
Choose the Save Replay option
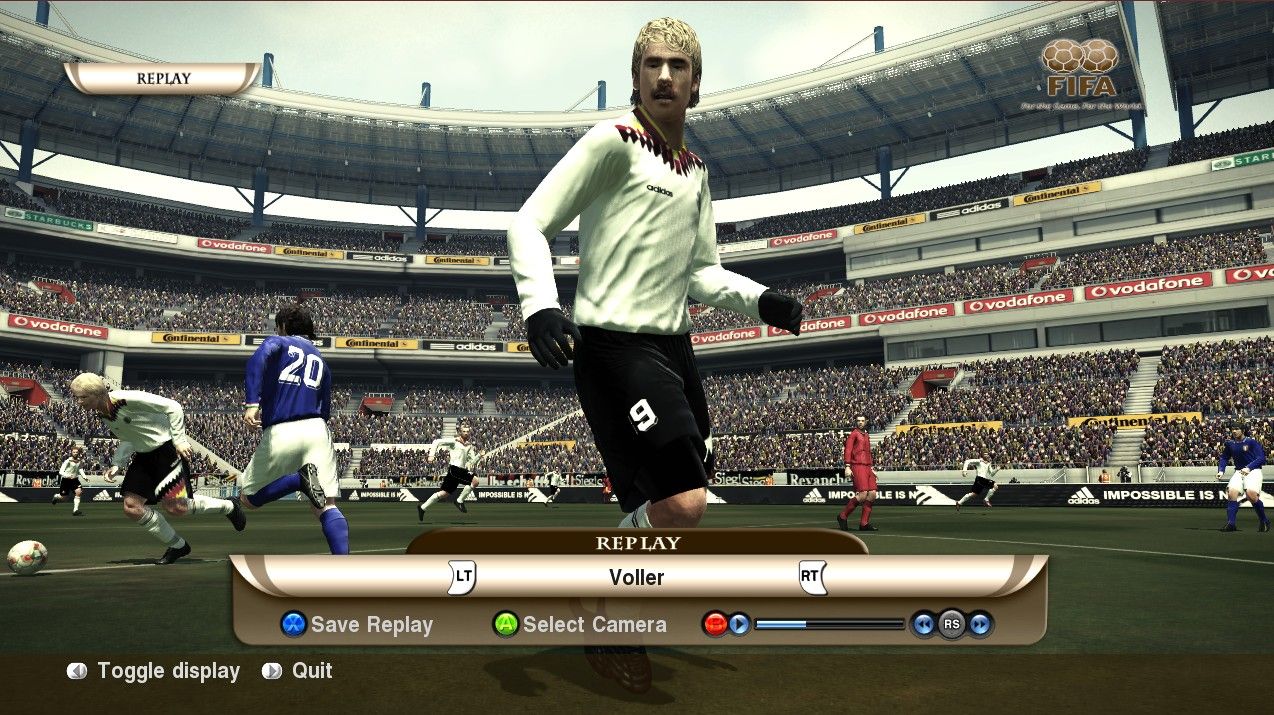point(358,625)
